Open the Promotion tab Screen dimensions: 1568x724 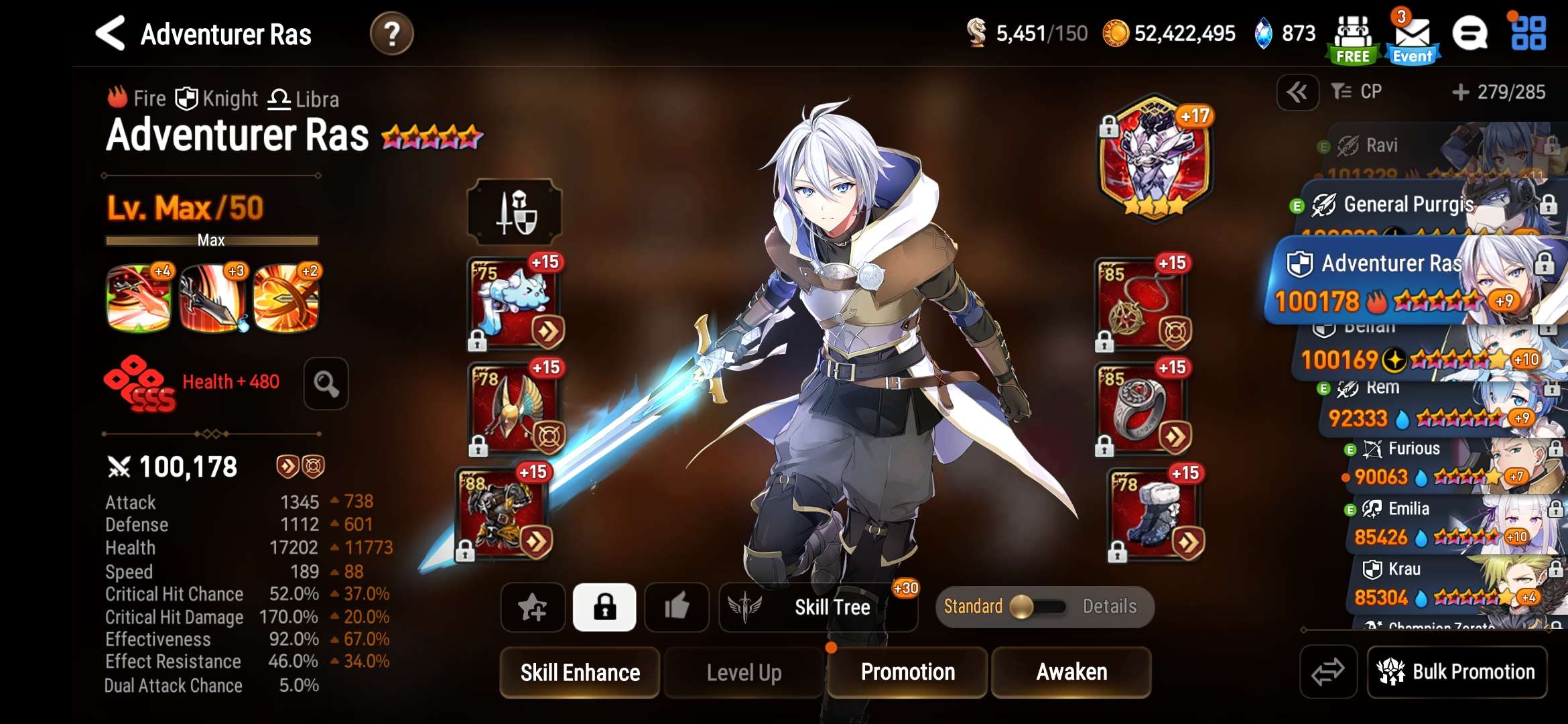[907, 672]
